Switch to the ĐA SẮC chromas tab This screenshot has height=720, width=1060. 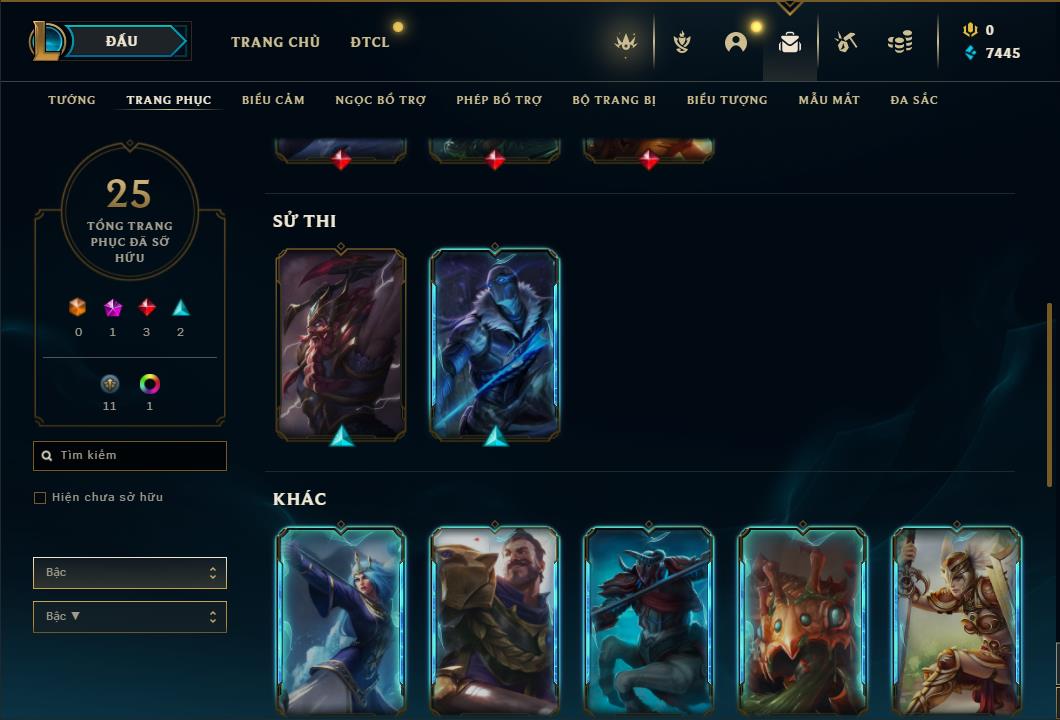(x=914, y=100)
